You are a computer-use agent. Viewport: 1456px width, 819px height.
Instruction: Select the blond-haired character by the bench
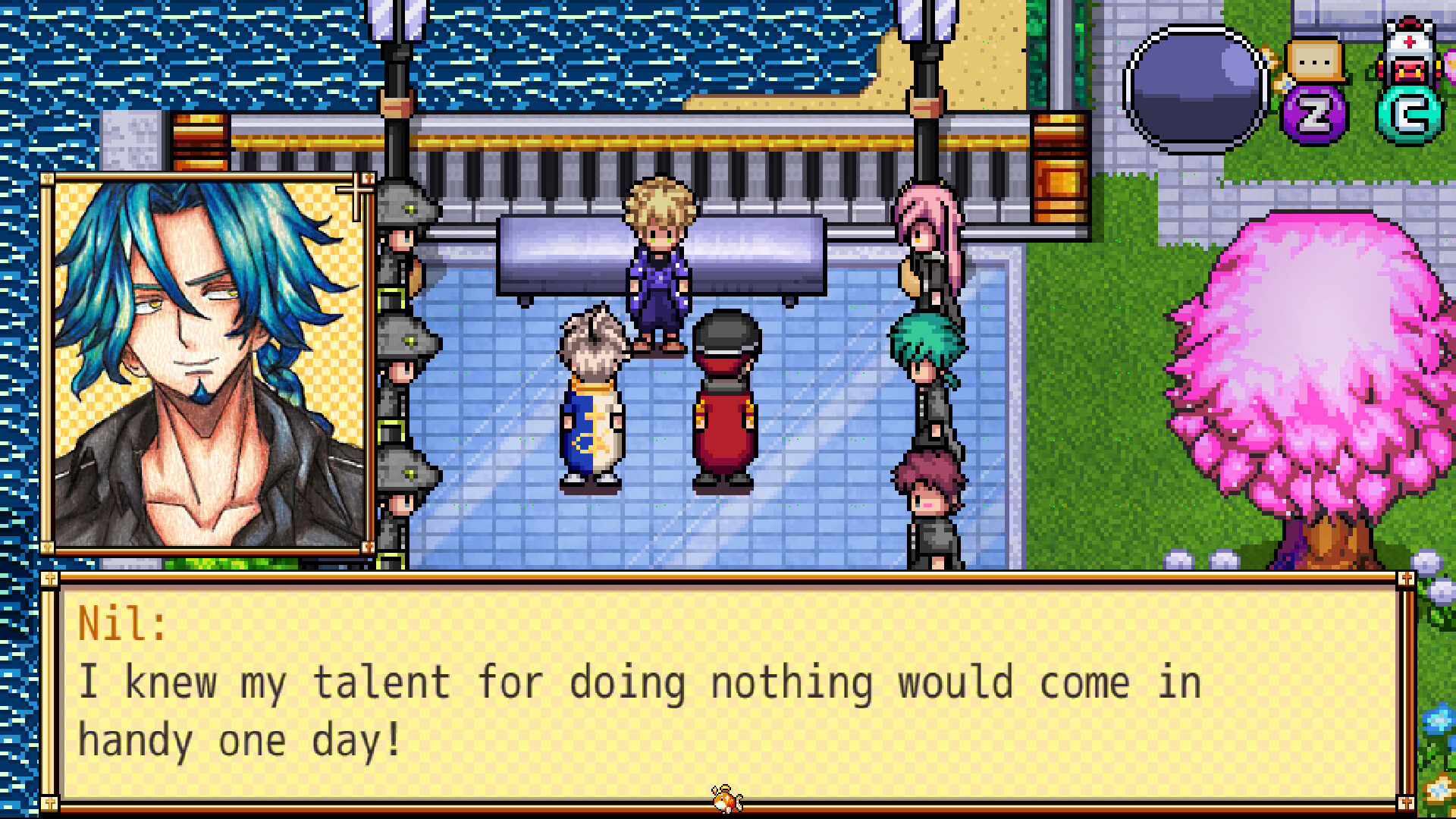tap(658, 265)
